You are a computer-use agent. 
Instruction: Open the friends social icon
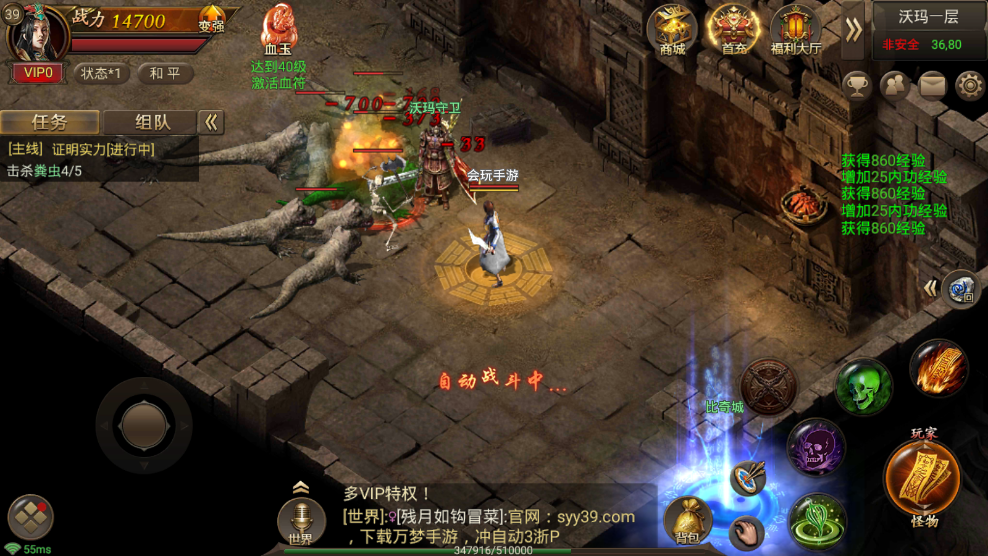(894, 85)
